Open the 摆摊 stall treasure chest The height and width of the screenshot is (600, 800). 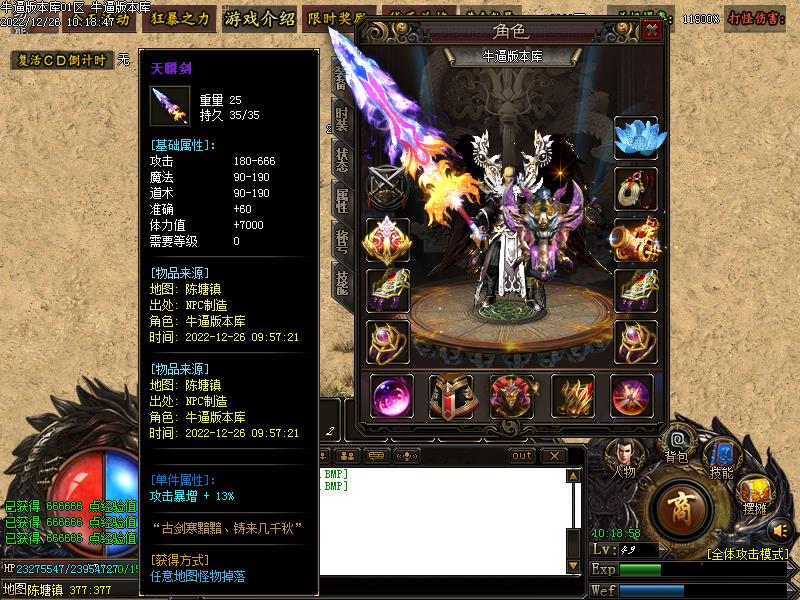(754, 495)
